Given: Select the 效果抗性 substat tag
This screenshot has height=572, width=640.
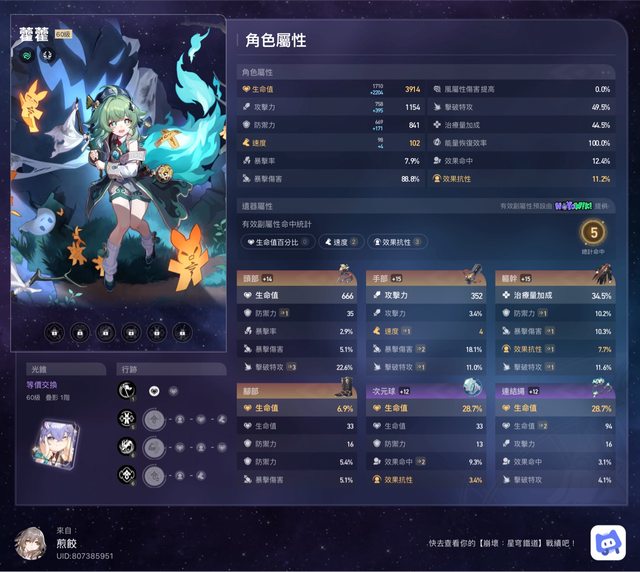Looking at the screenshot, I should tap(398, 241).
